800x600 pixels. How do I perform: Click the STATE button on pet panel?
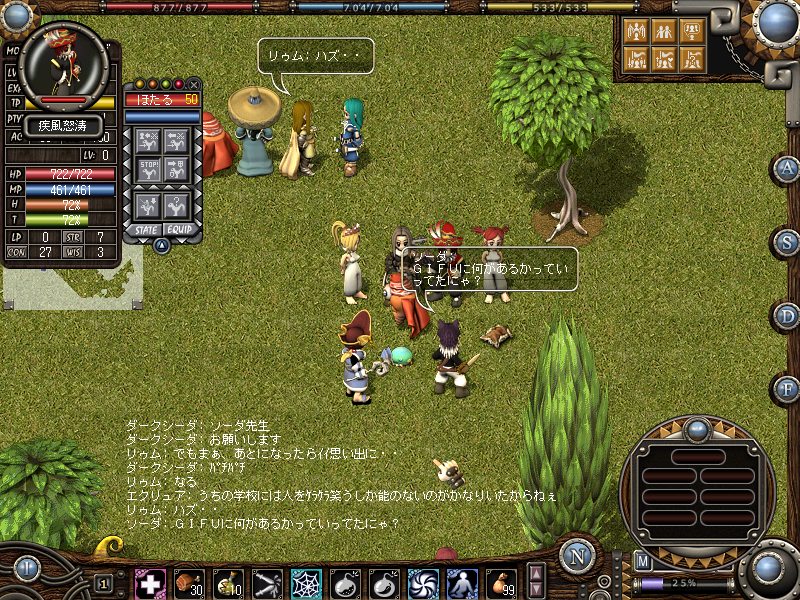point(145,229)
